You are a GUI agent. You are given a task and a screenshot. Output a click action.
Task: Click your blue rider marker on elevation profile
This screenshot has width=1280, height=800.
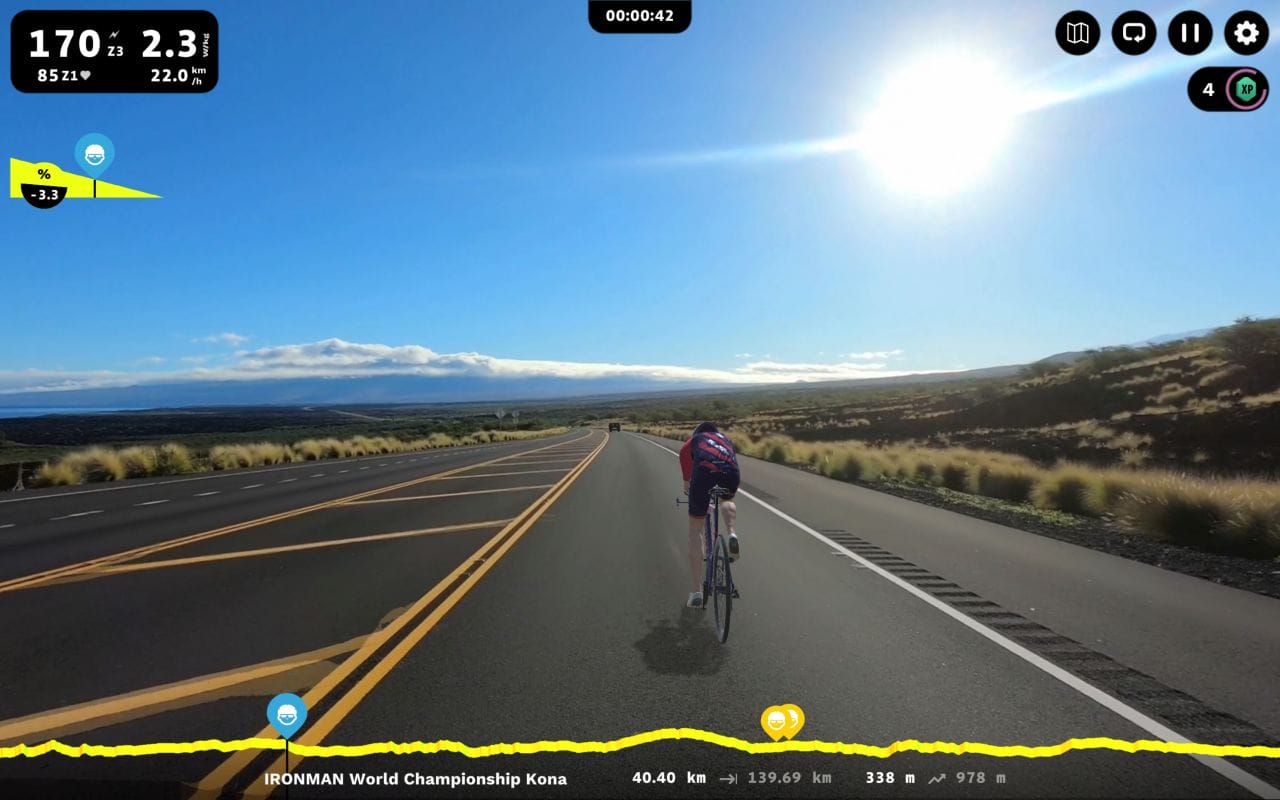click(x=286, y=713)
